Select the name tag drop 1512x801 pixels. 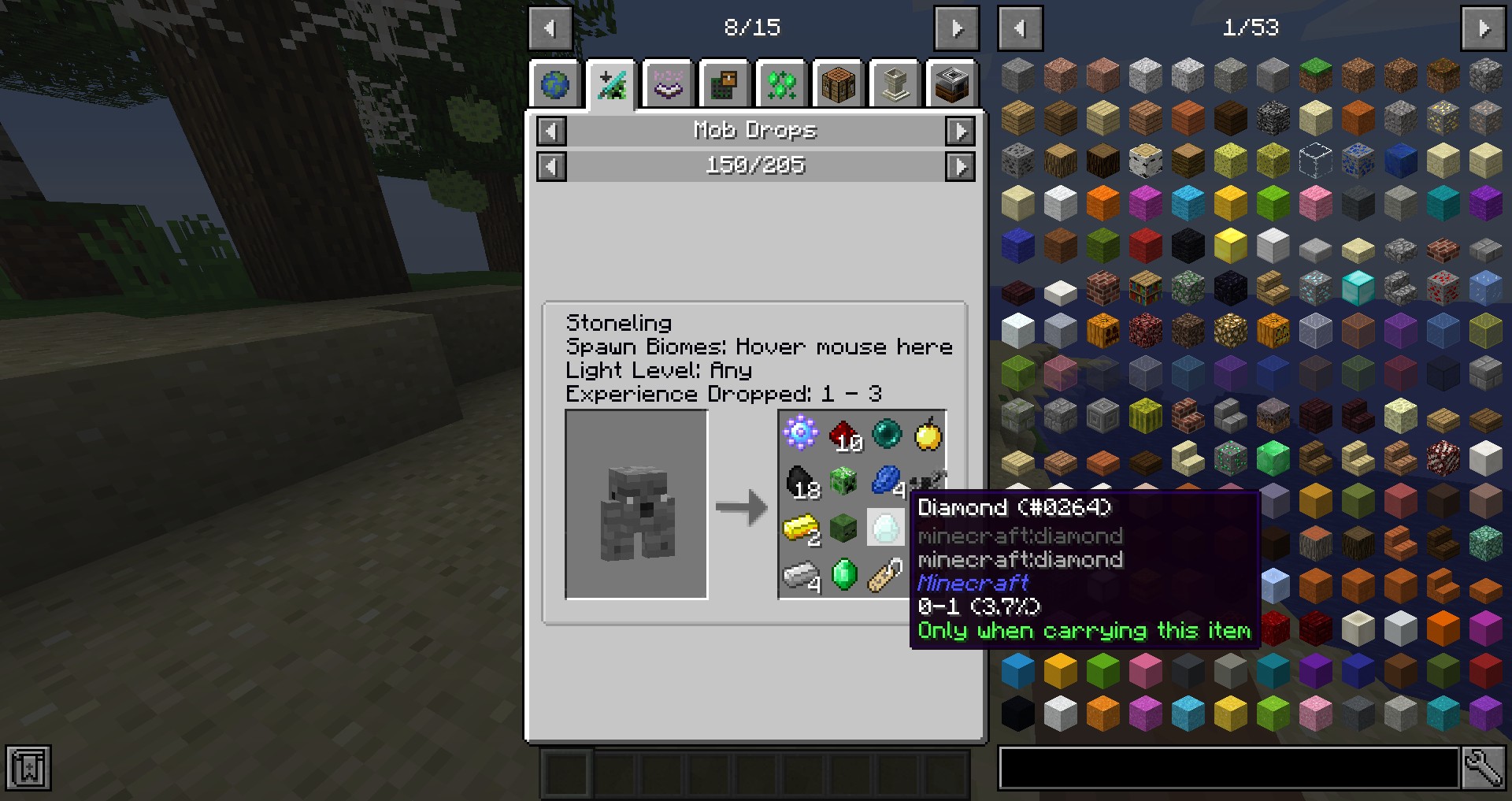pos(886,574)
